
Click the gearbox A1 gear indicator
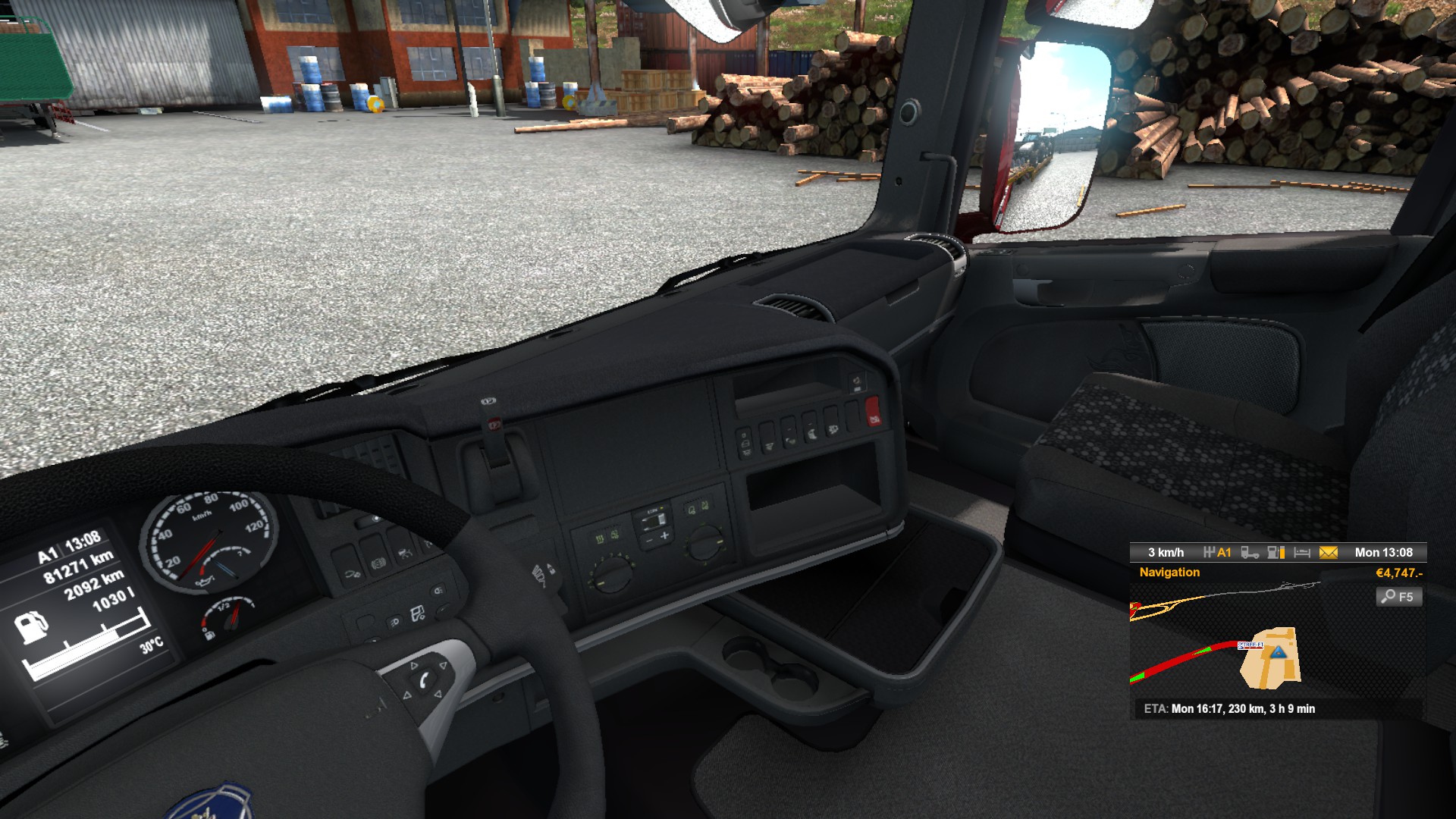tap(1217, 553)
